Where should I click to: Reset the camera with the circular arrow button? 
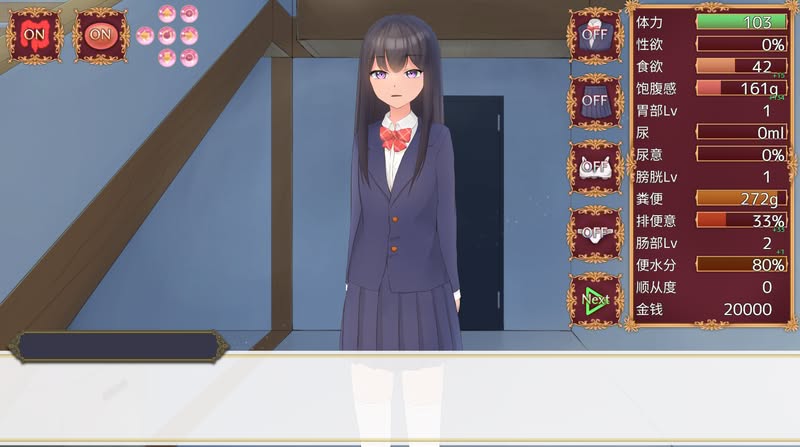click(167, 36)
